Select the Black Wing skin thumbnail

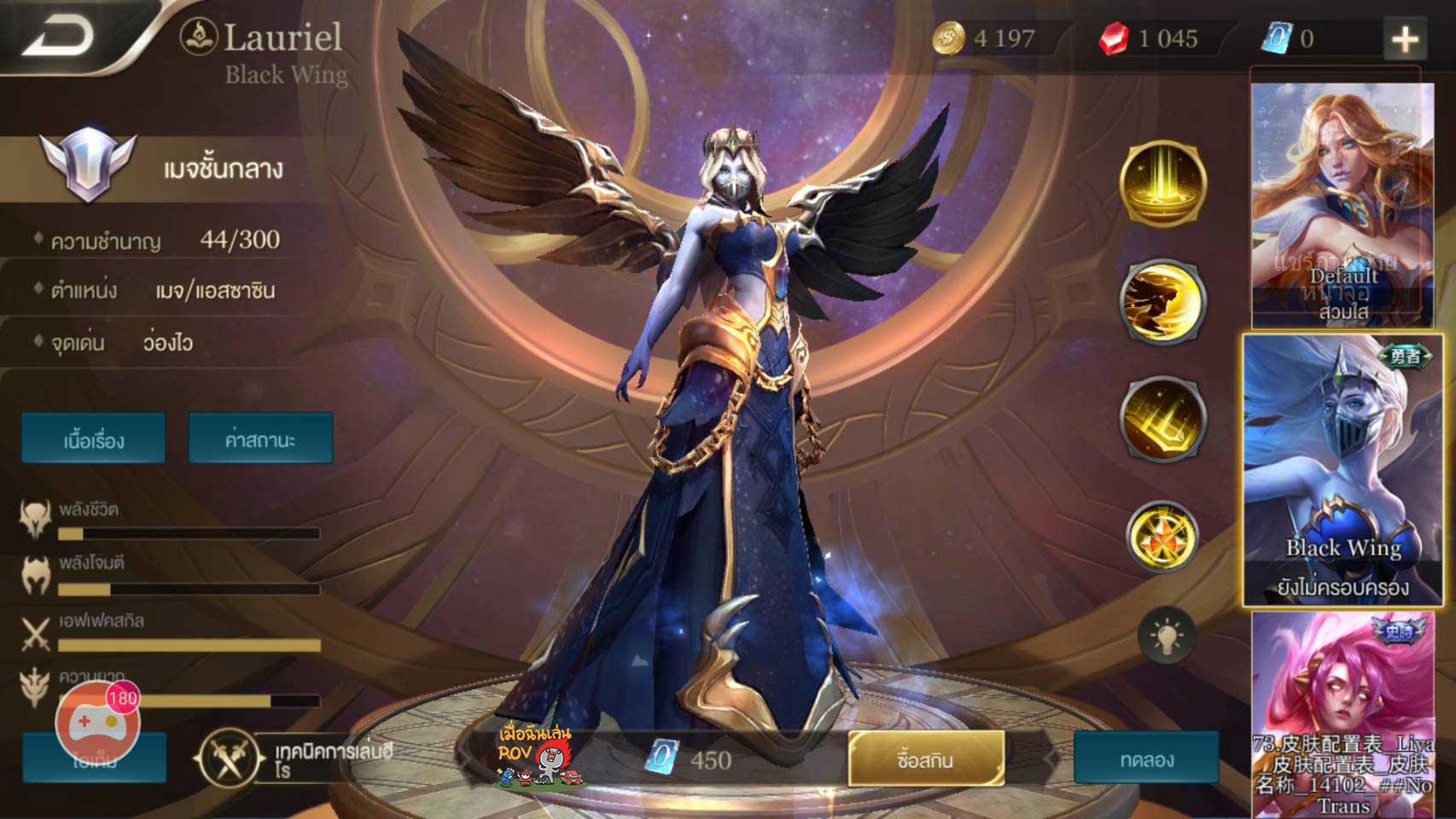coord(1342,469)
